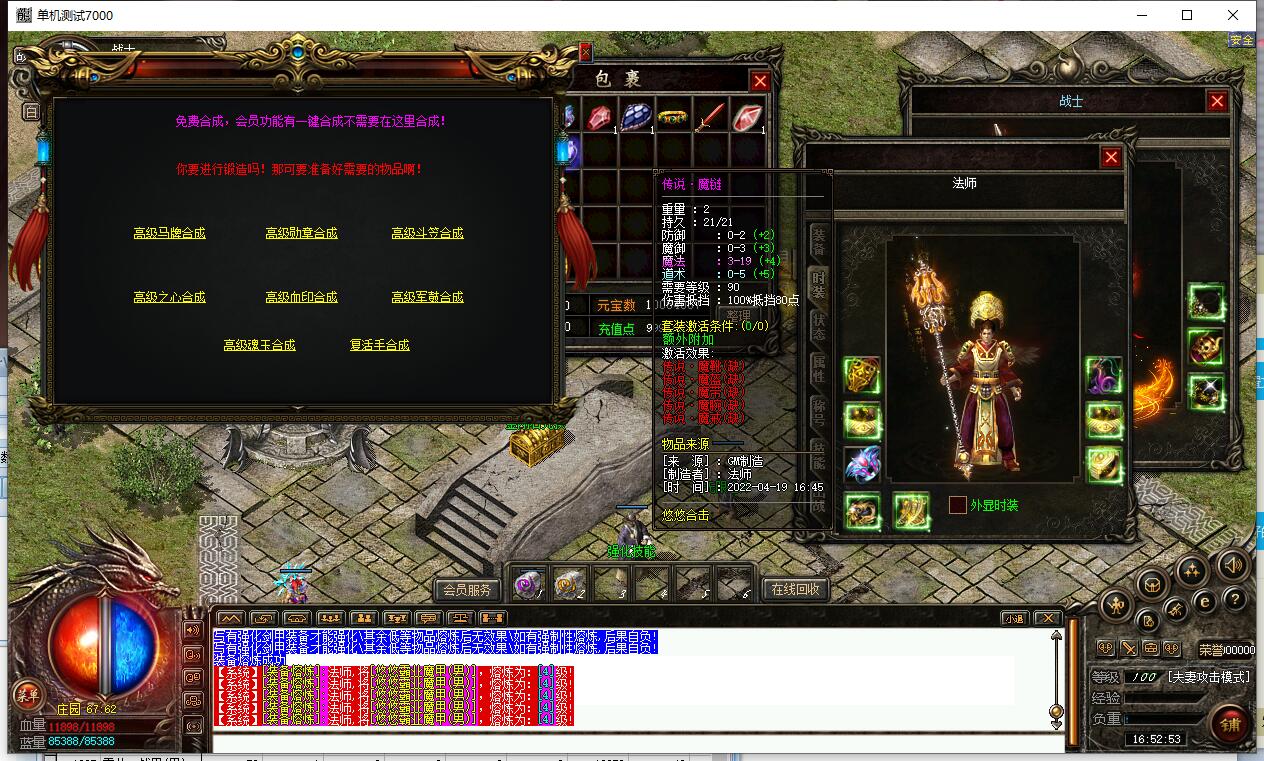Close the 战士 character panel
The image size is (1264, 761).
(1217, 101)
